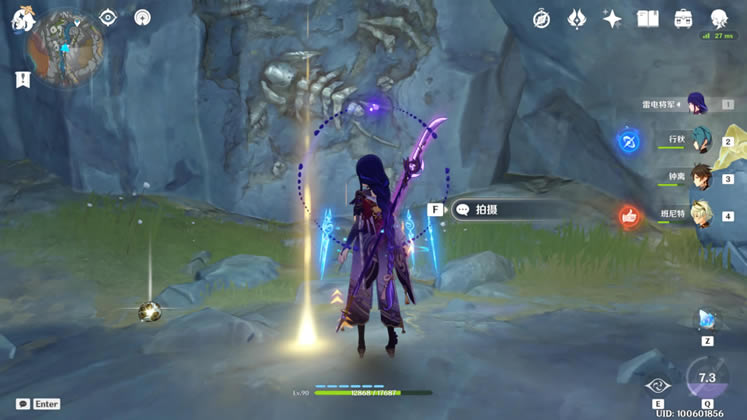Screen dimensions: 747x420
Task: Activate the elemental skill eye icon
Action: tap(657, 386)
